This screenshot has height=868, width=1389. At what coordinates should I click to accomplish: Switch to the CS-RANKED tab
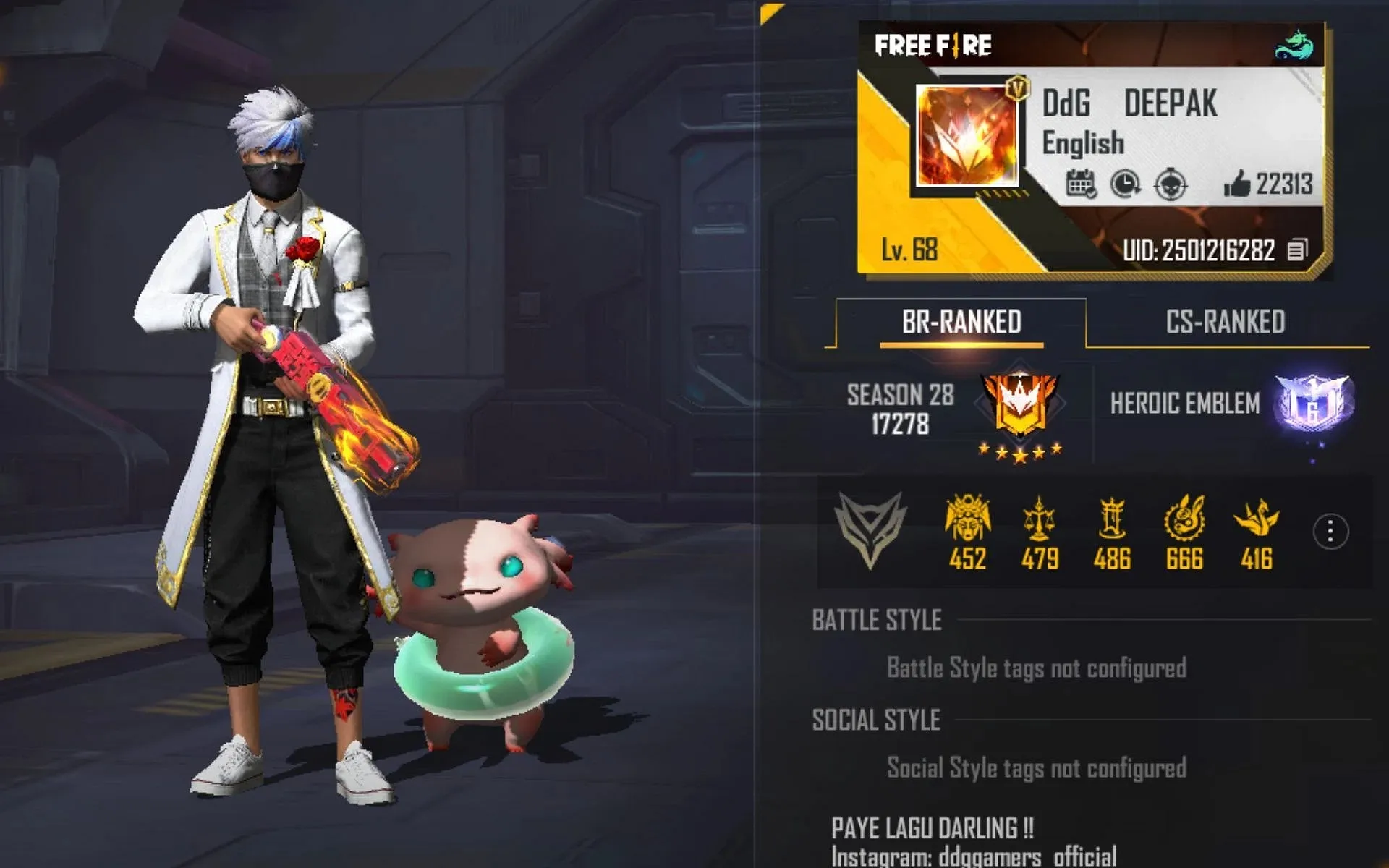point(1225,322)
